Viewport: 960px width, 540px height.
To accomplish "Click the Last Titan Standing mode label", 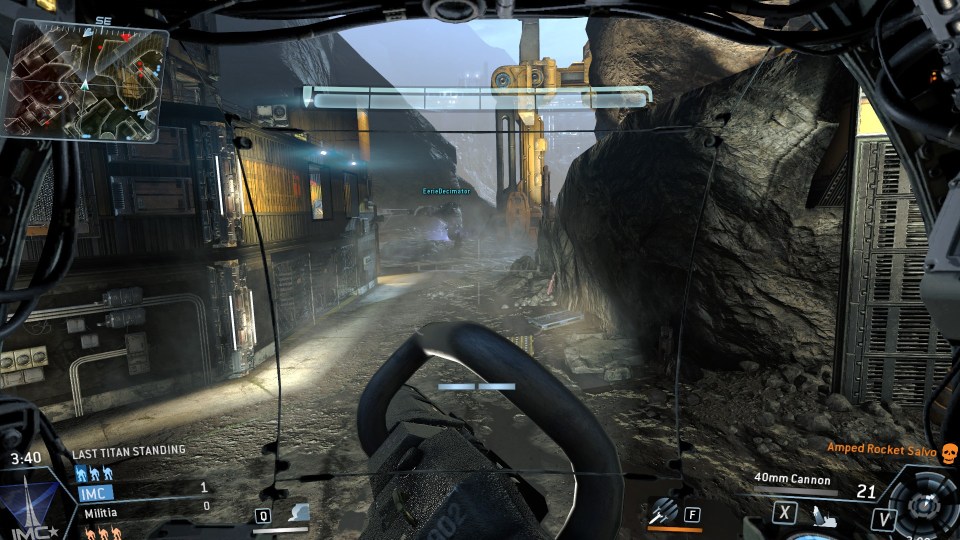I will [129, 452].
